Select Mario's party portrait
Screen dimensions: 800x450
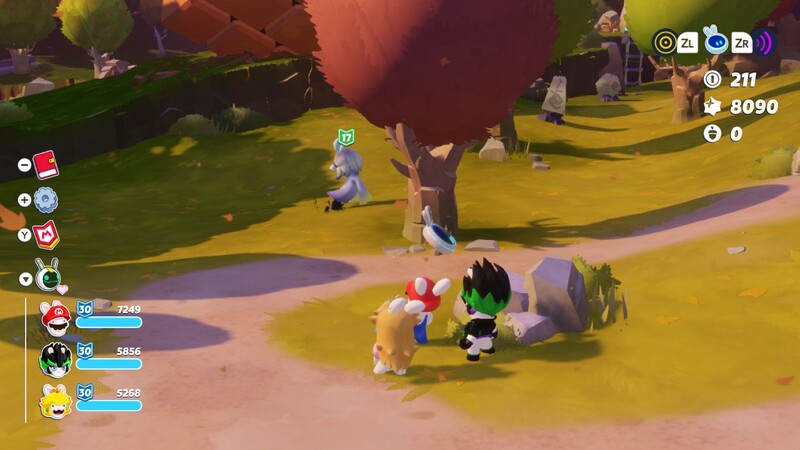pos(55,317)
